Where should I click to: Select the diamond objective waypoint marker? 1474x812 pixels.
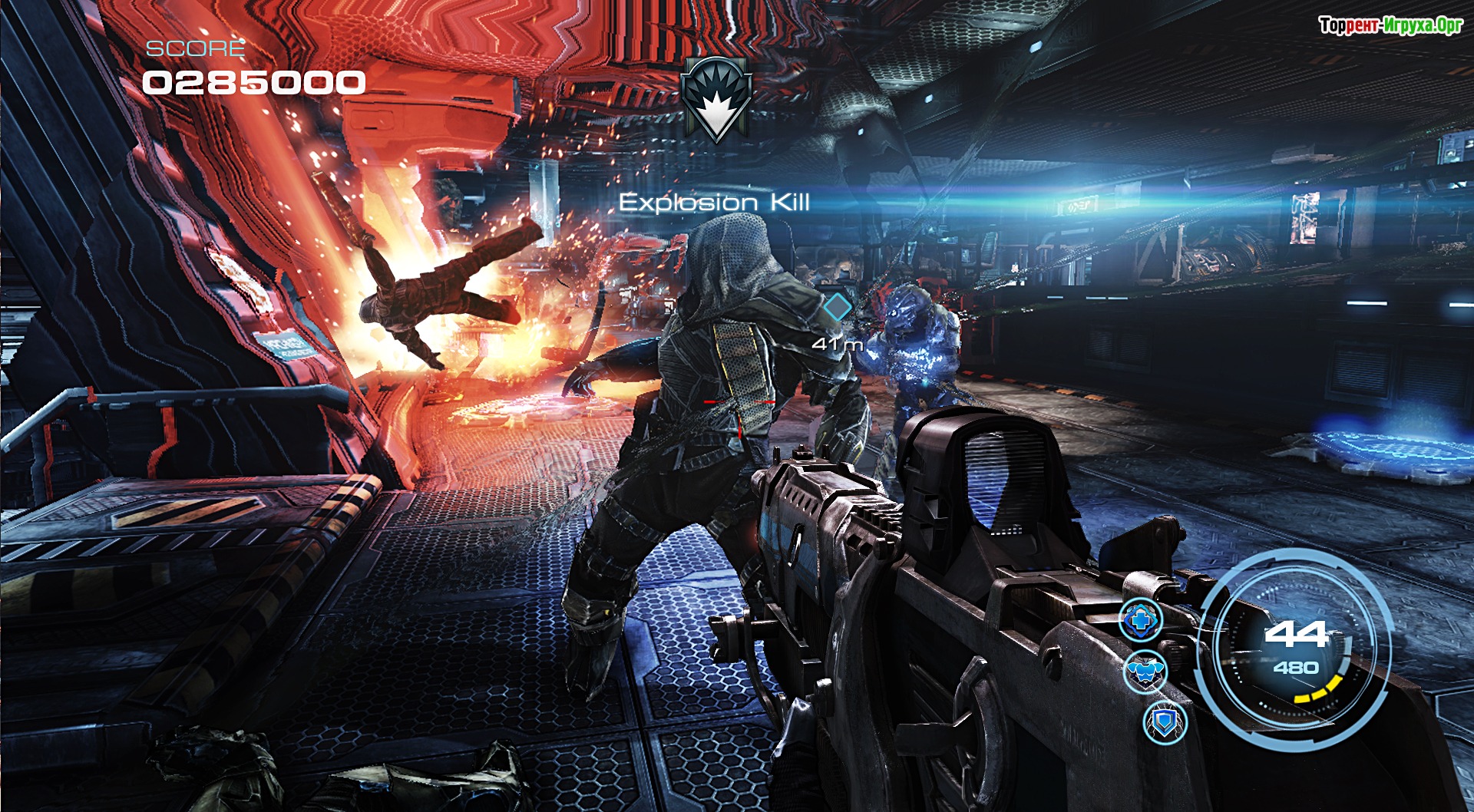pyautogui.click(x=838, y=307)
